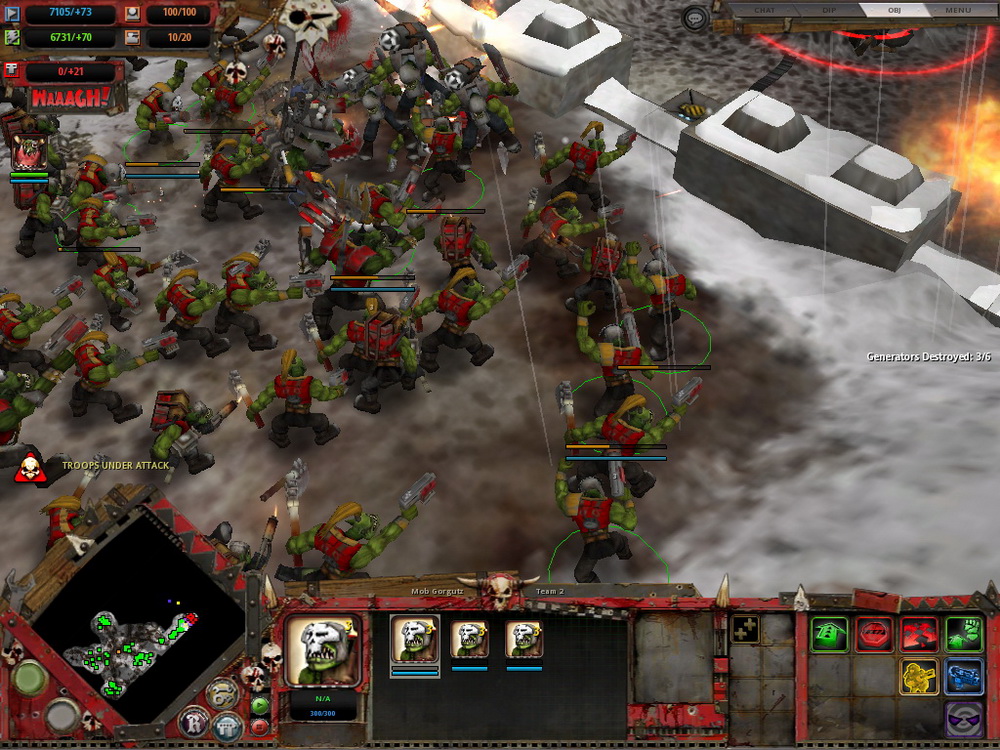Choose the green fist melee stance
Image resolution: width=1000 pixels, height=750 pixels.
tap(964, 634)
